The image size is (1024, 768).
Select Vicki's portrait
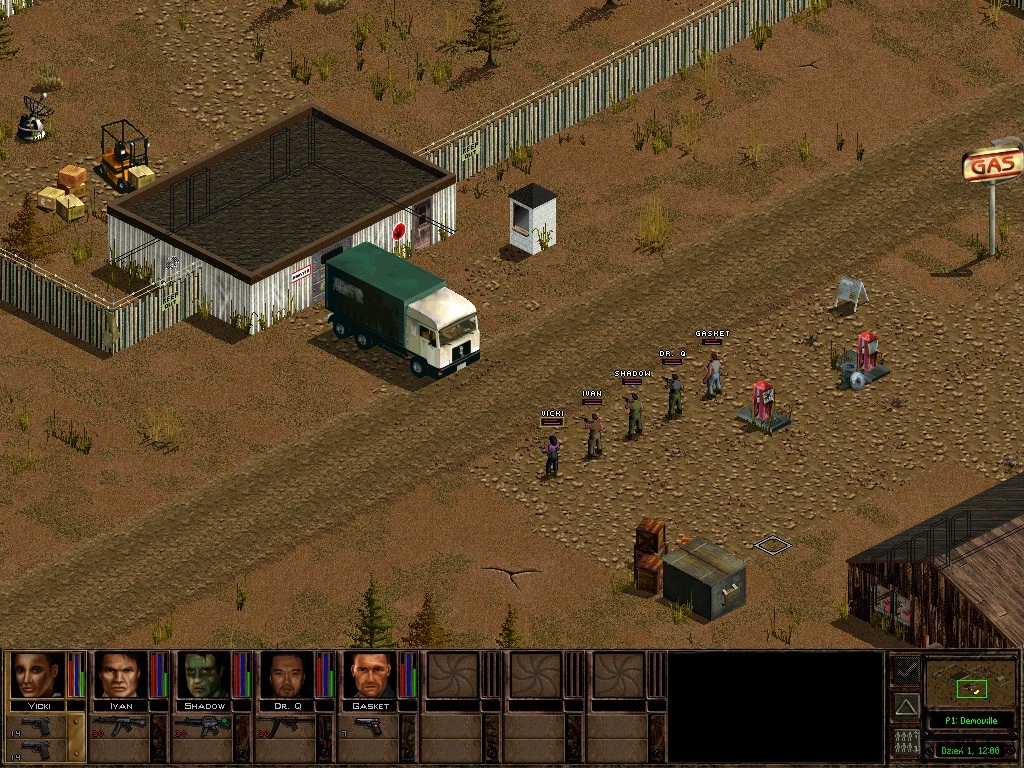pyautogui.click(x=38, y=675)
